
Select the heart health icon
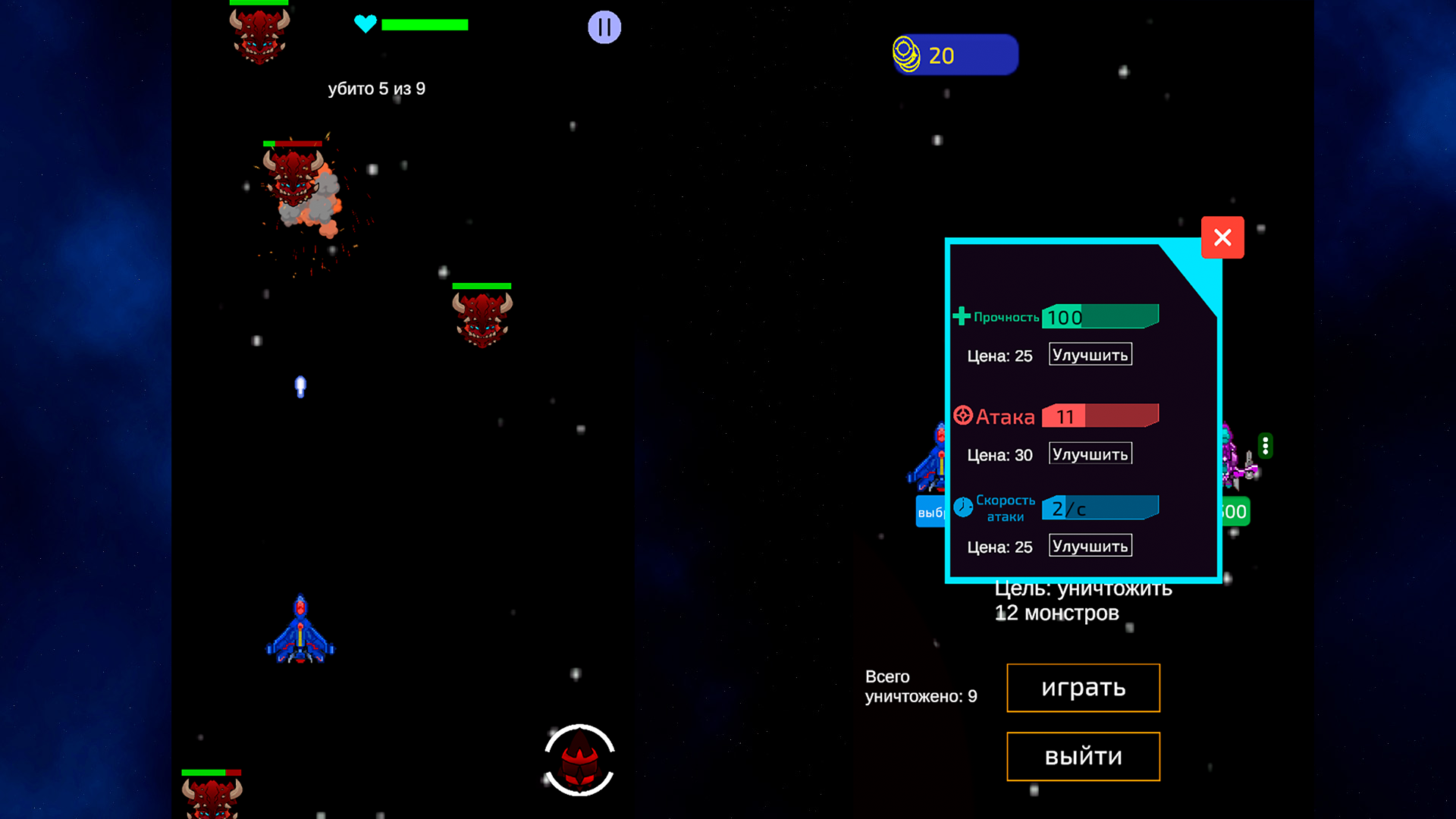(366, 24)
